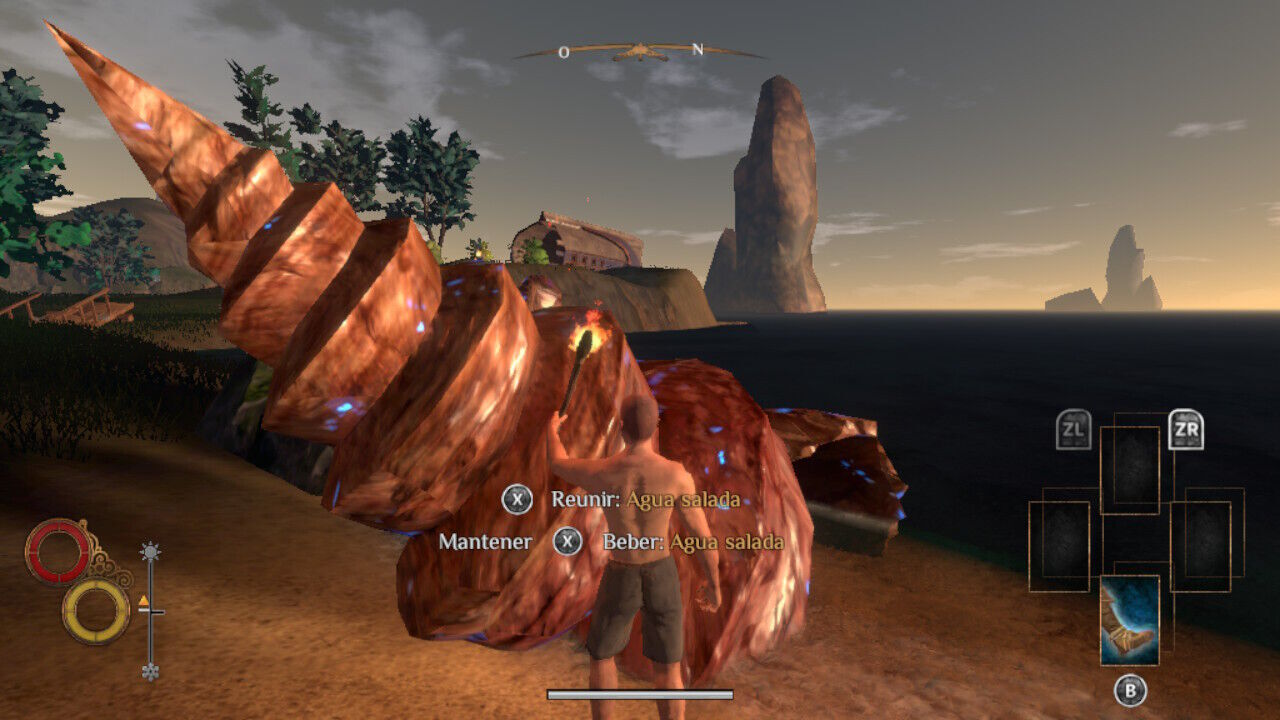Select the kick foot skill slot

[1130, 620]
